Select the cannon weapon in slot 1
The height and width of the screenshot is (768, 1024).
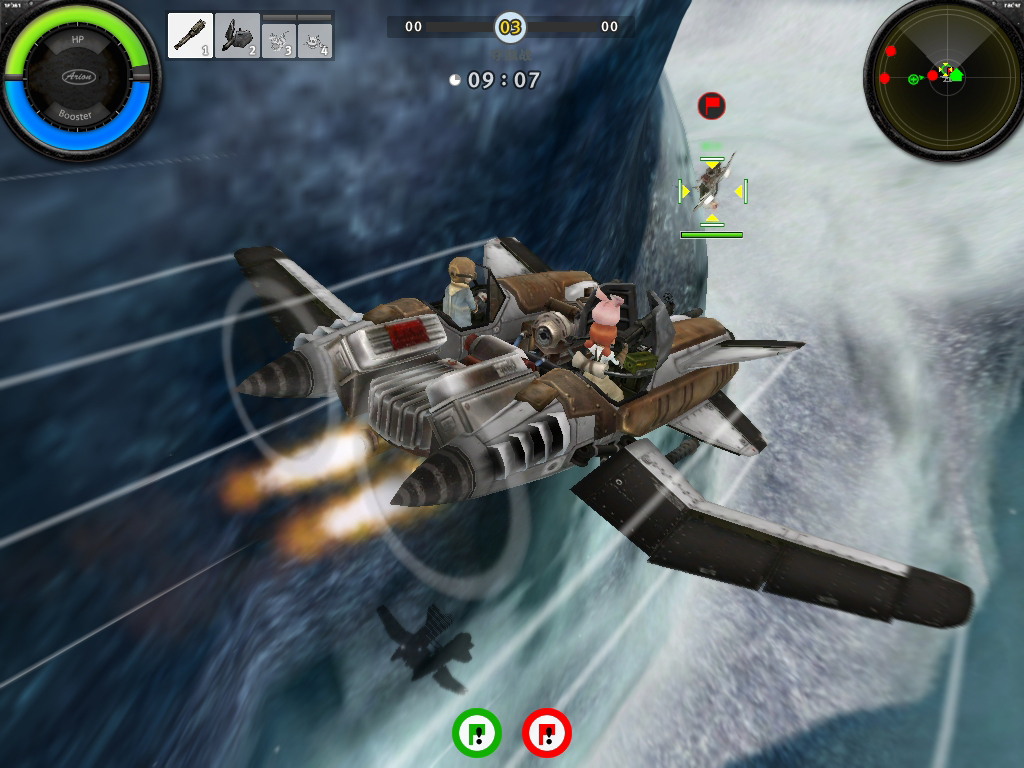190,36
